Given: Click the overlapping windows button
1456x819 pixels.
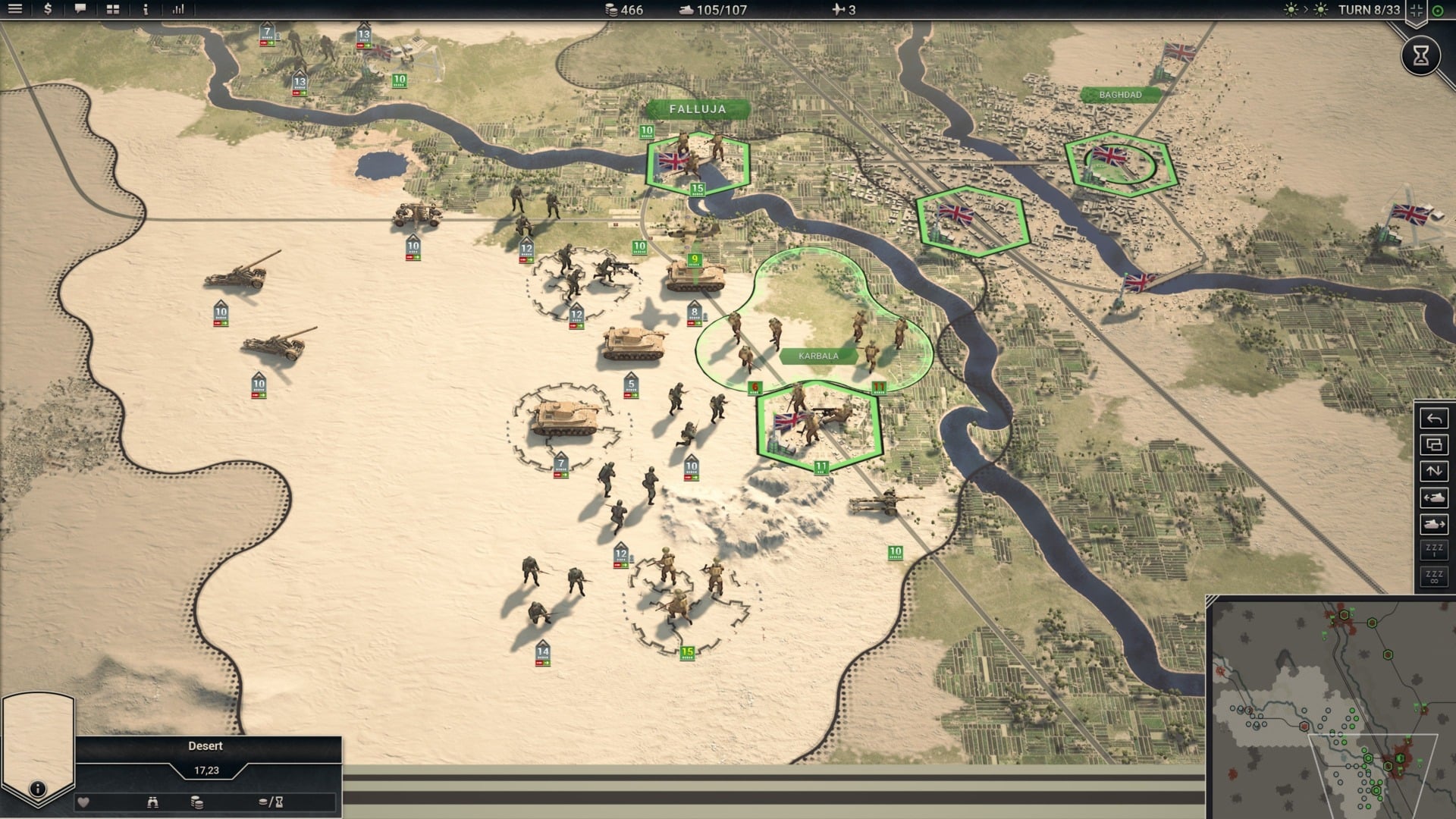Looking at the screenshot, I should pos(1434,445).
